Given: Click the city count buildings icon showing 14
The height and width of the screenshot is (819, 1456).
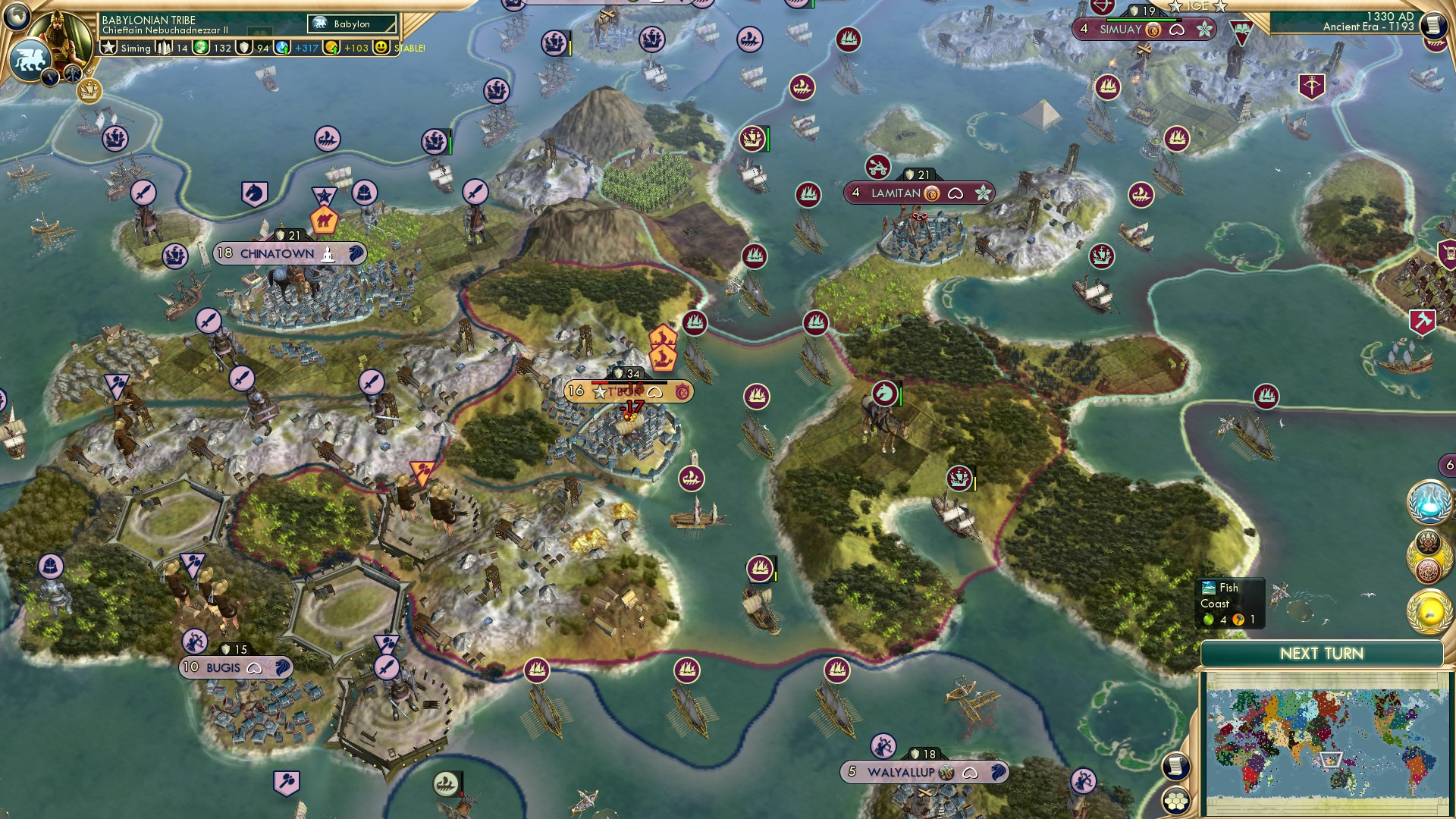Looking at the screenshot, I should [x=163, y=47].
